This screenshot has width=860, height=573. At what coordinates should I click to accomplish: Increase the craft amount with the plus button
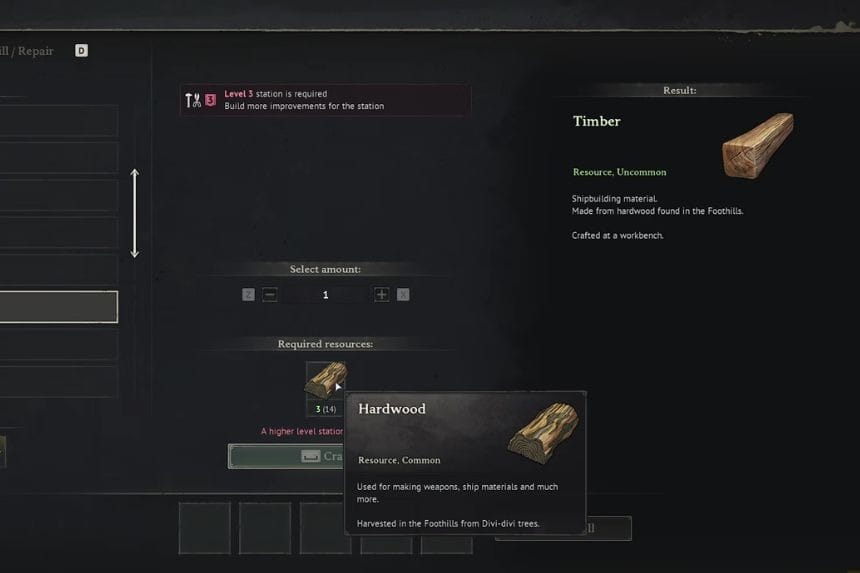[381, 295]
